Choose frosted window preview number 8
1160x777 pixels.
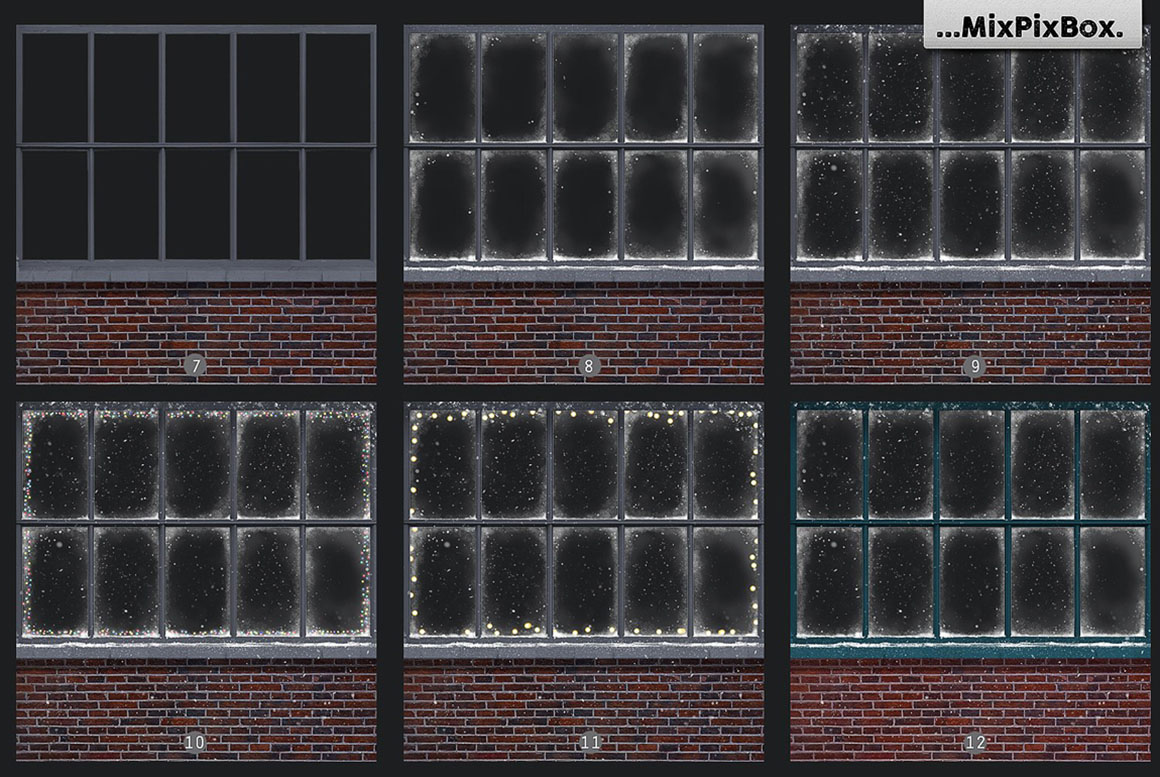[583, 204]
